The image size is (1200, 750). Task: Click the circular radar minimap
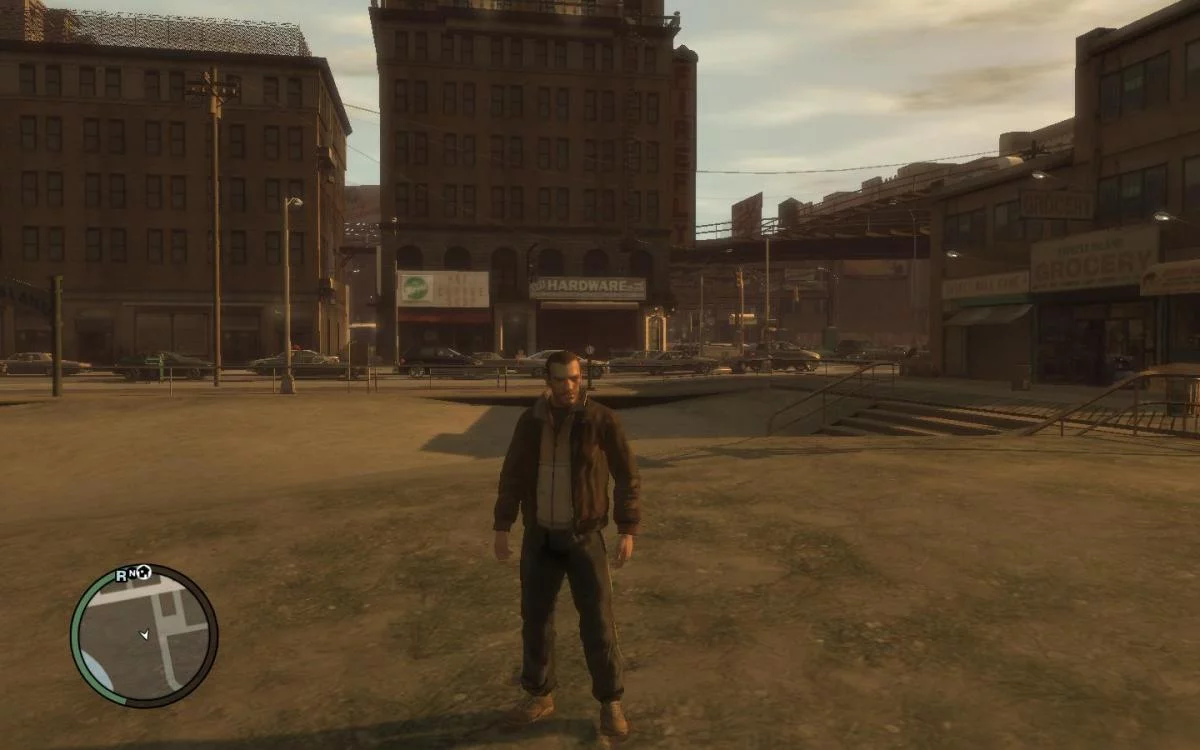tap(144, 636)
